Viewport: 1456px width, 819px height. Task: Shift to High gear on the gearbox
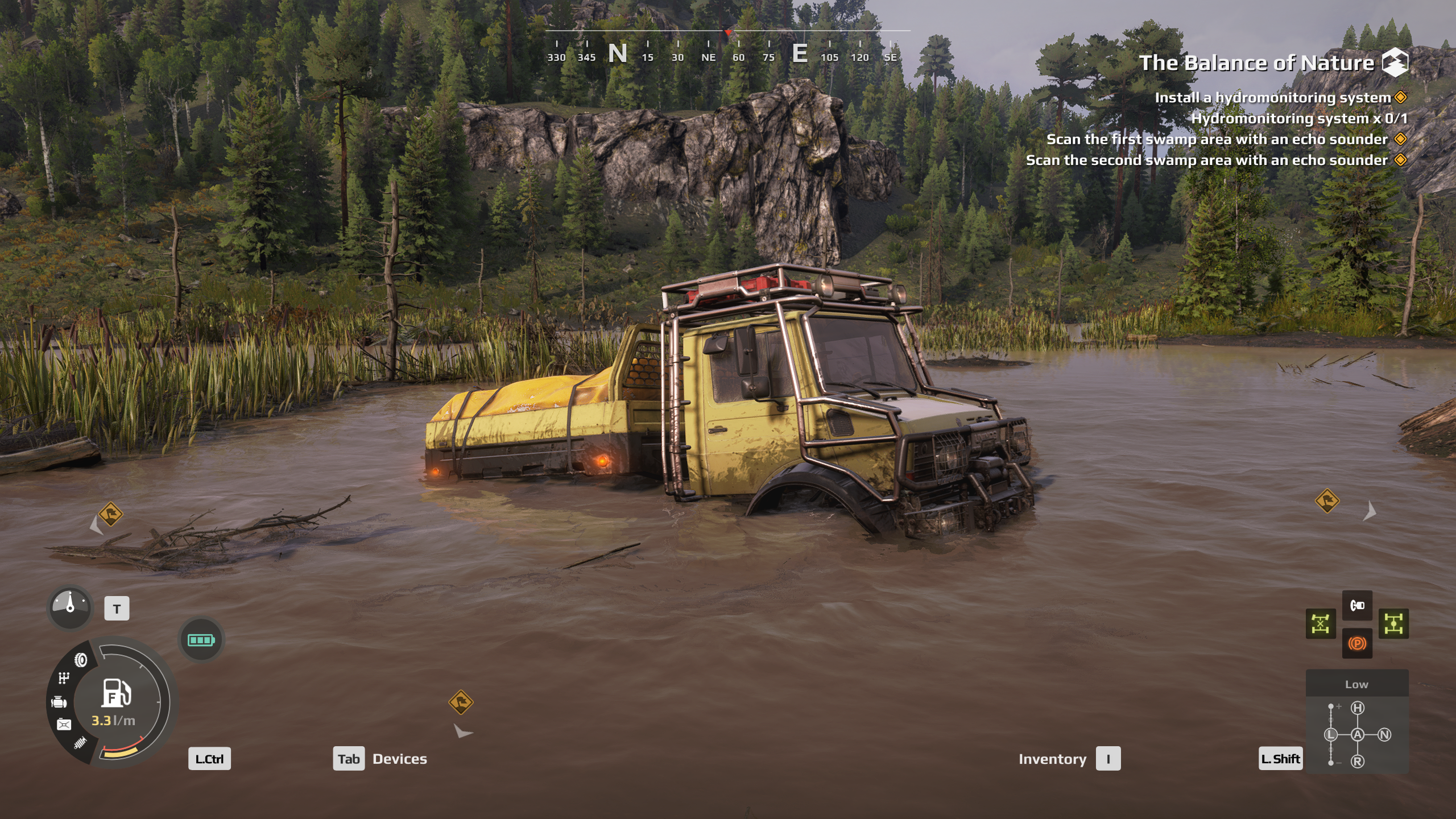(1358, 708)
